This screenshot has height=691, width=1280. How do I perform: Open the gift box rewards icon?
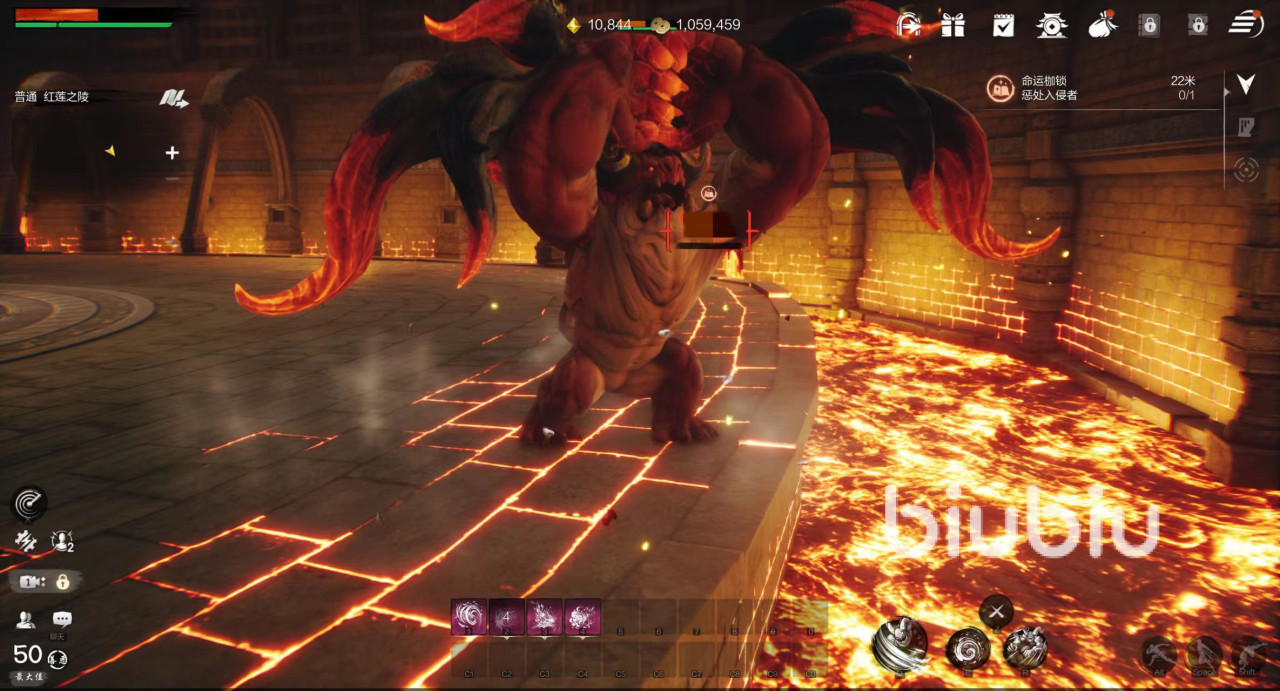pyautogui.click(x=953, y=25)
